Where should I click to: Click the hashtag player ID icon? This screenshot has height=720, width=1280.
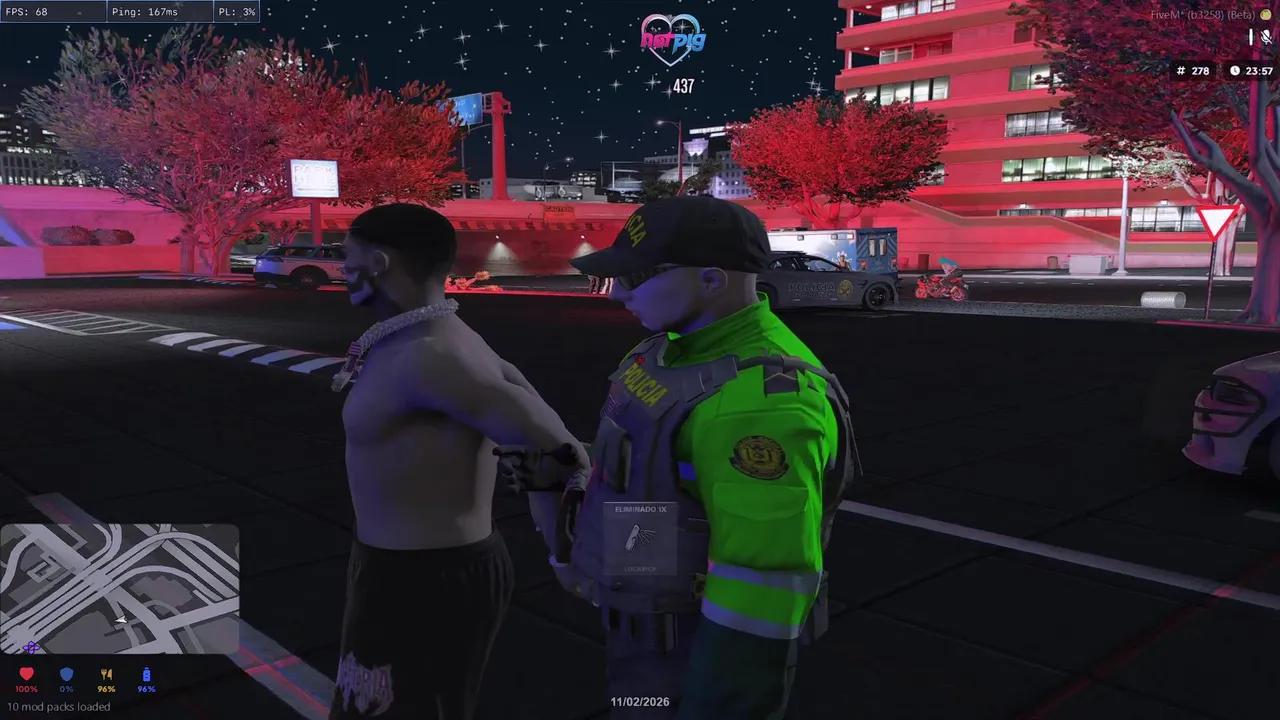(x=1181, y=70)
